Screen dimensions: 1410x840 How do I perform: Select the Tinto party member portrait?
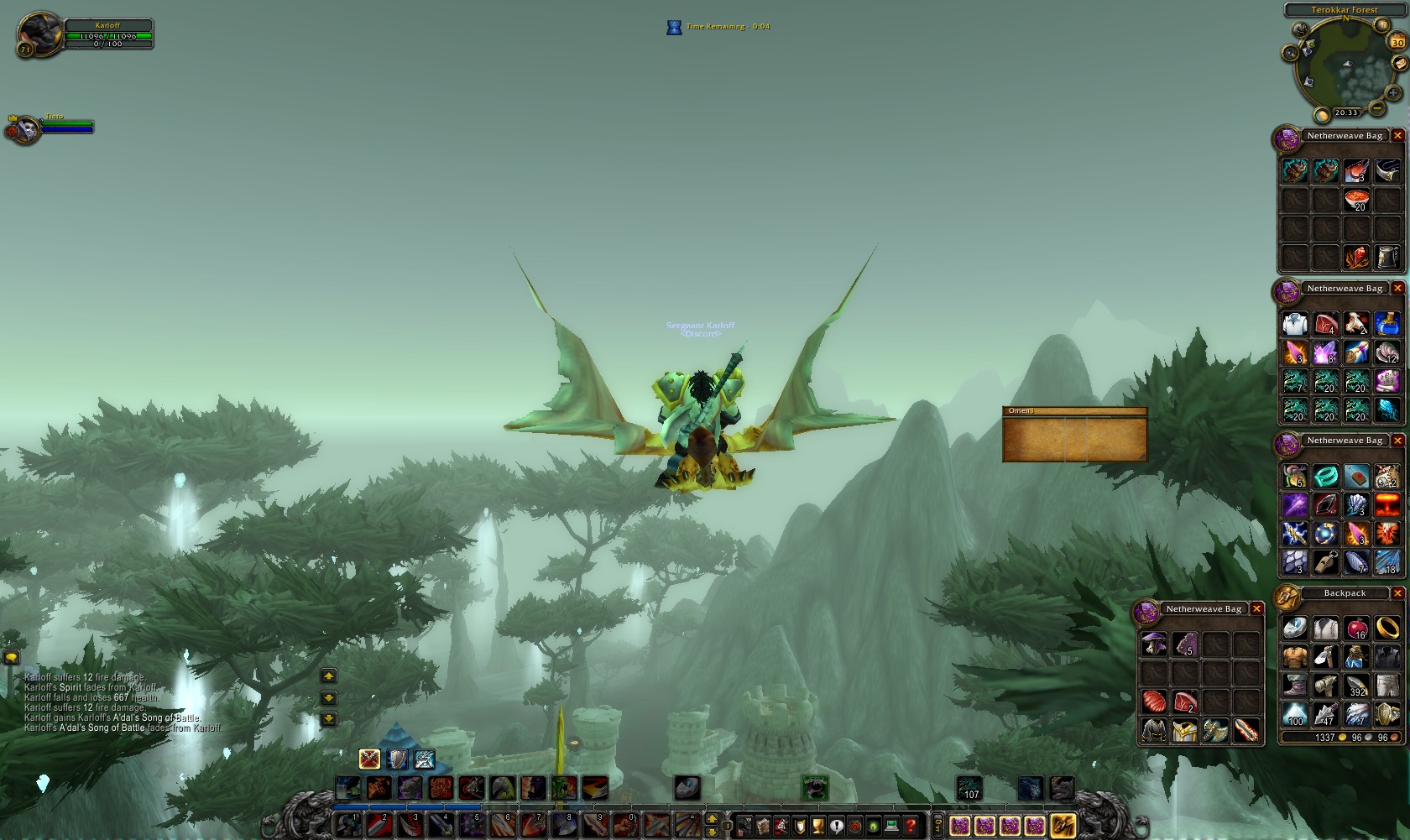click(x=25, y=129)
